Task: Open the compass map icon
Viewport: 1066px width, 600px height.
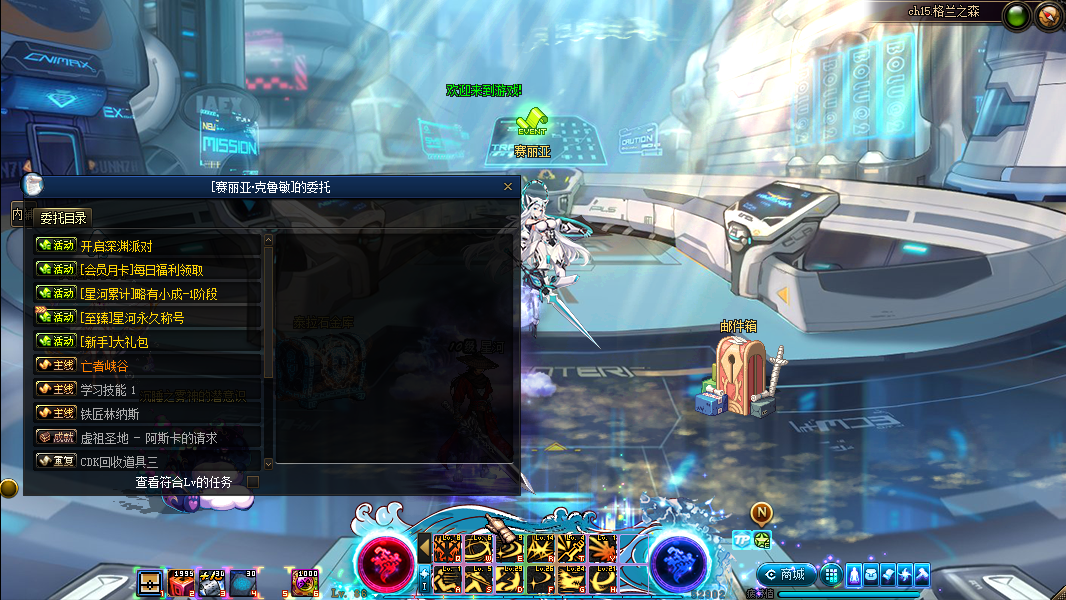Action: [x=1048, y=16]
